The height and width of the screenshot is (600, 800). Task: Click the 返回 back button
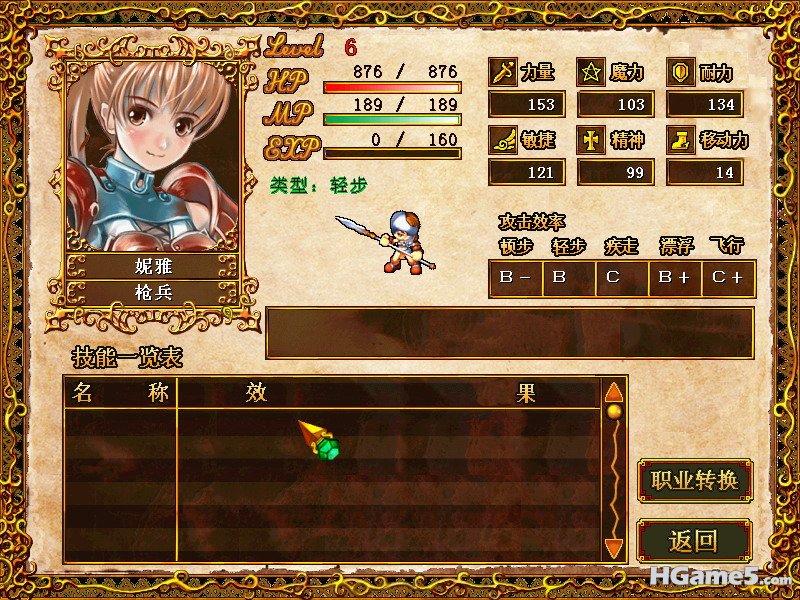point(694,541)
